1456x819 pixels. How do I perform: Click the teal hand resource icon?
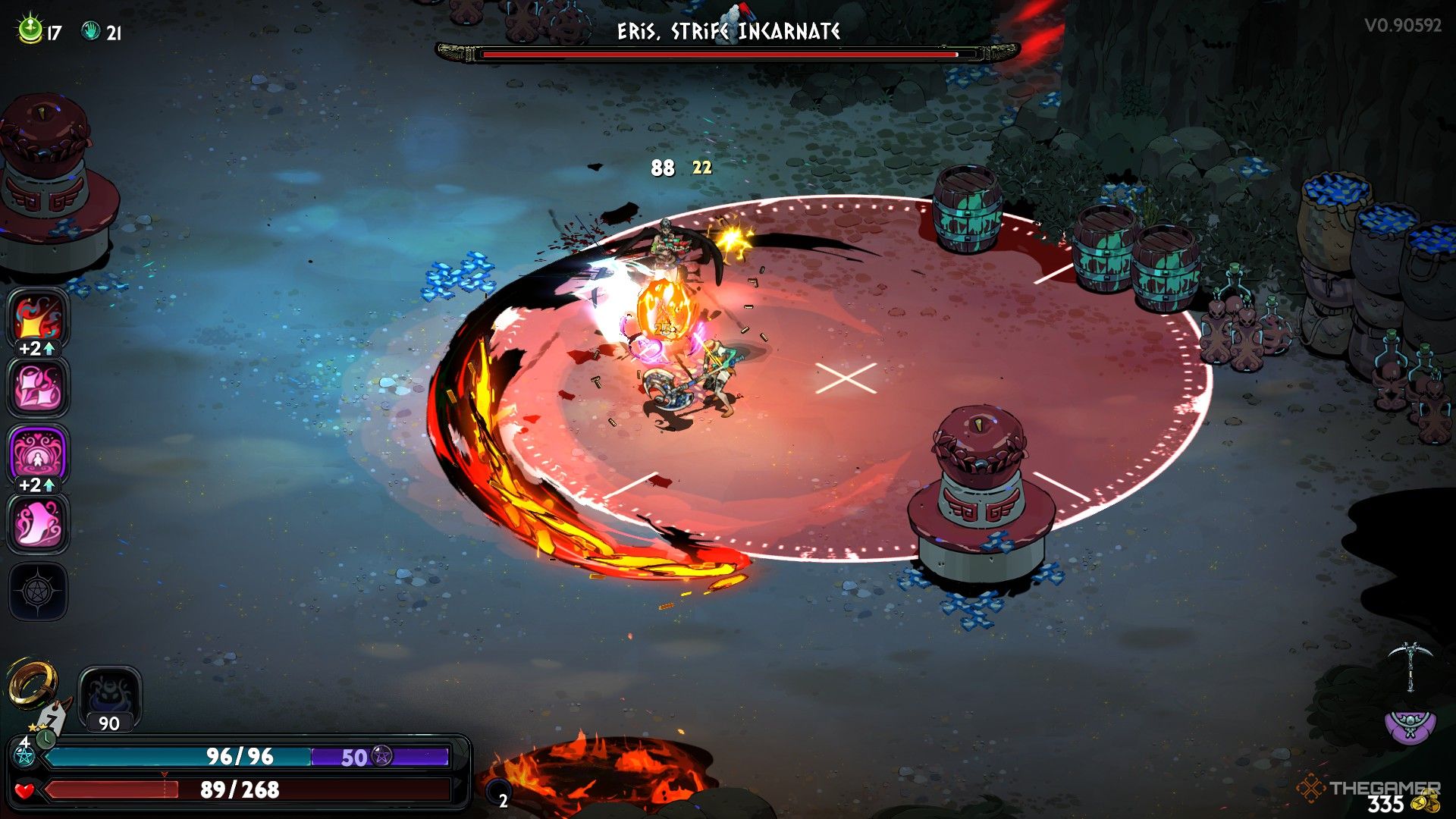coord(91,31)
